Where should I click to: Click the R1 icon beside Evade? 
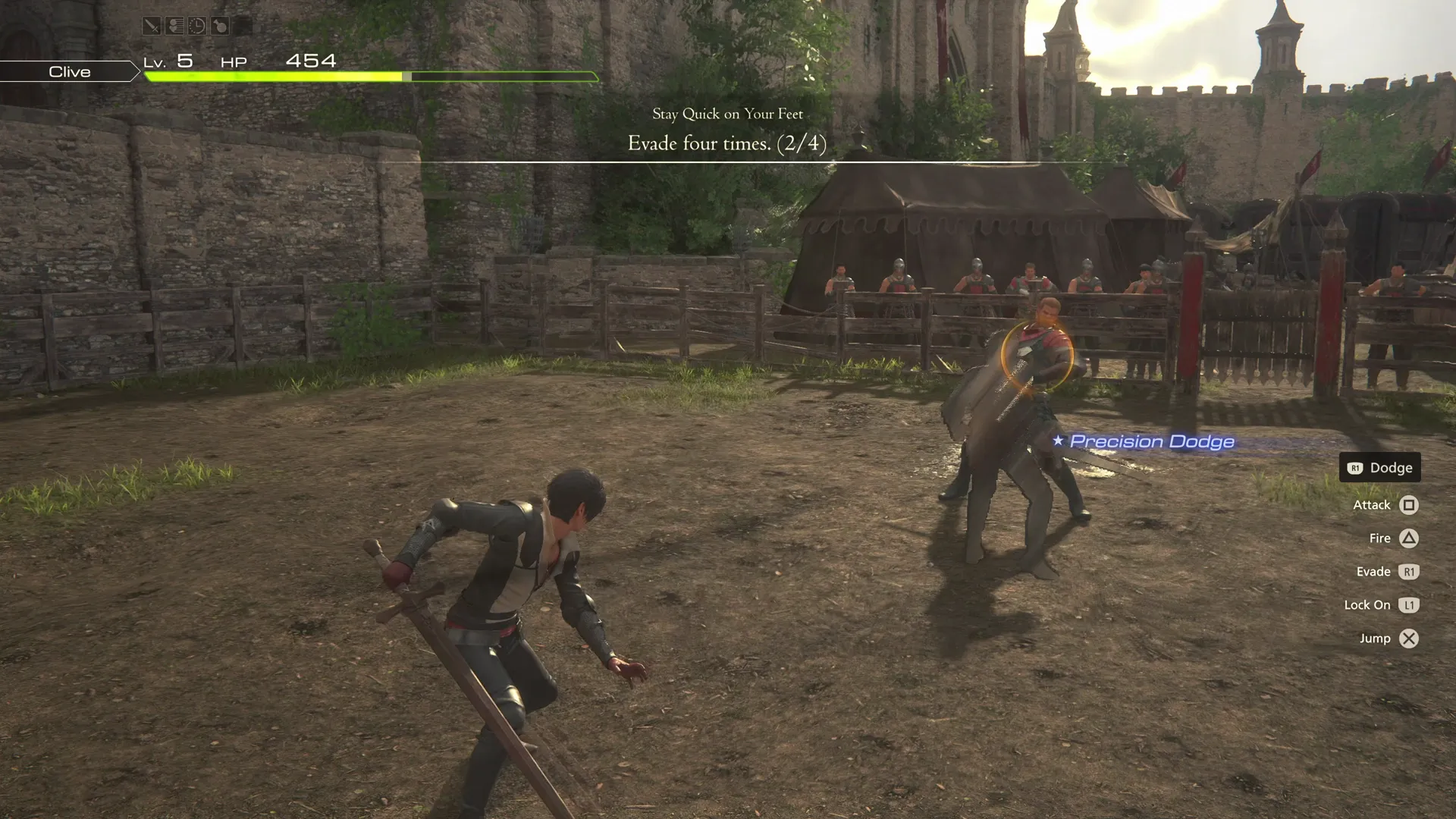pyautogui.click(x=1409, y=571)
